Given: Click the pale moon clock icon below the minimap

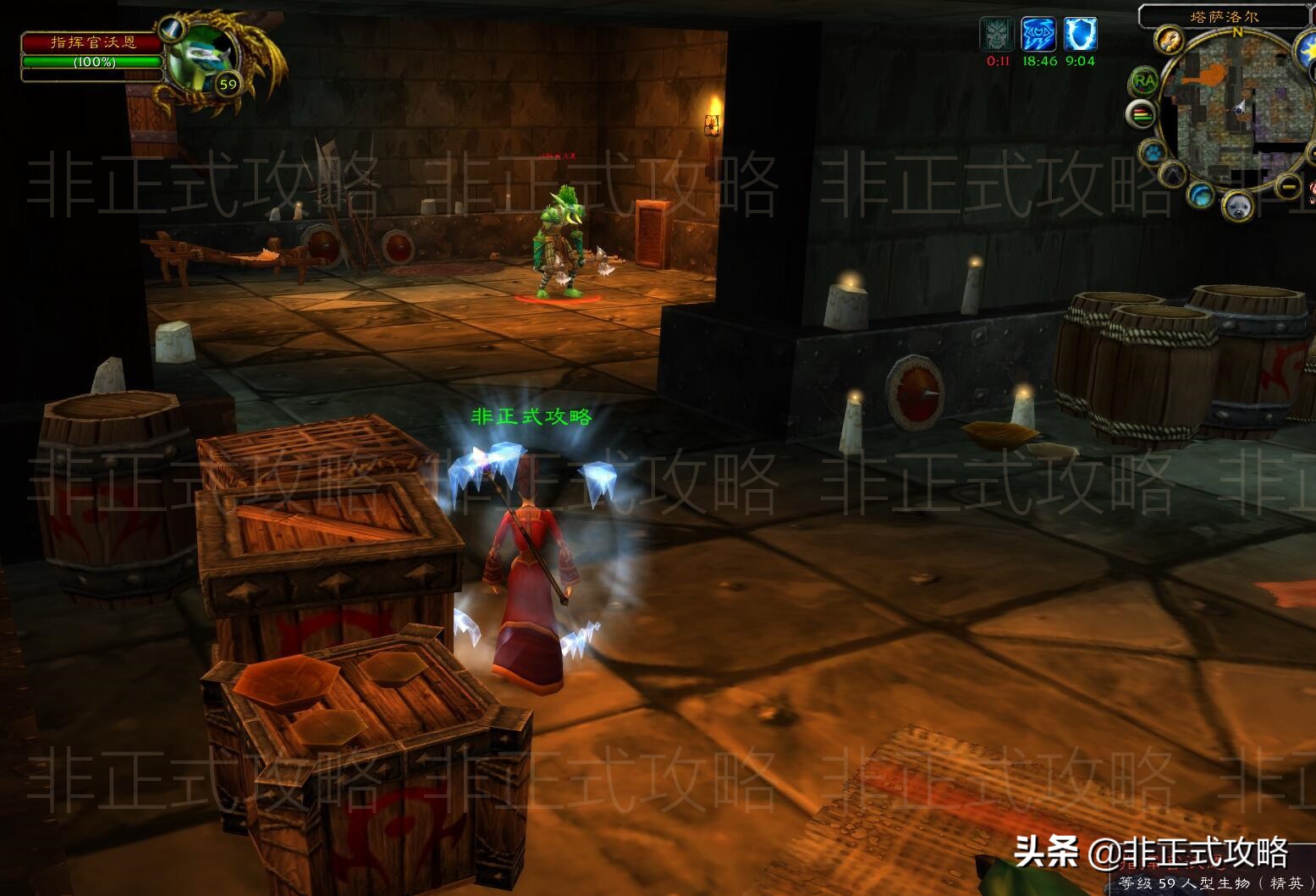Looking at the screenshot, I should (x=1238, y=206).
